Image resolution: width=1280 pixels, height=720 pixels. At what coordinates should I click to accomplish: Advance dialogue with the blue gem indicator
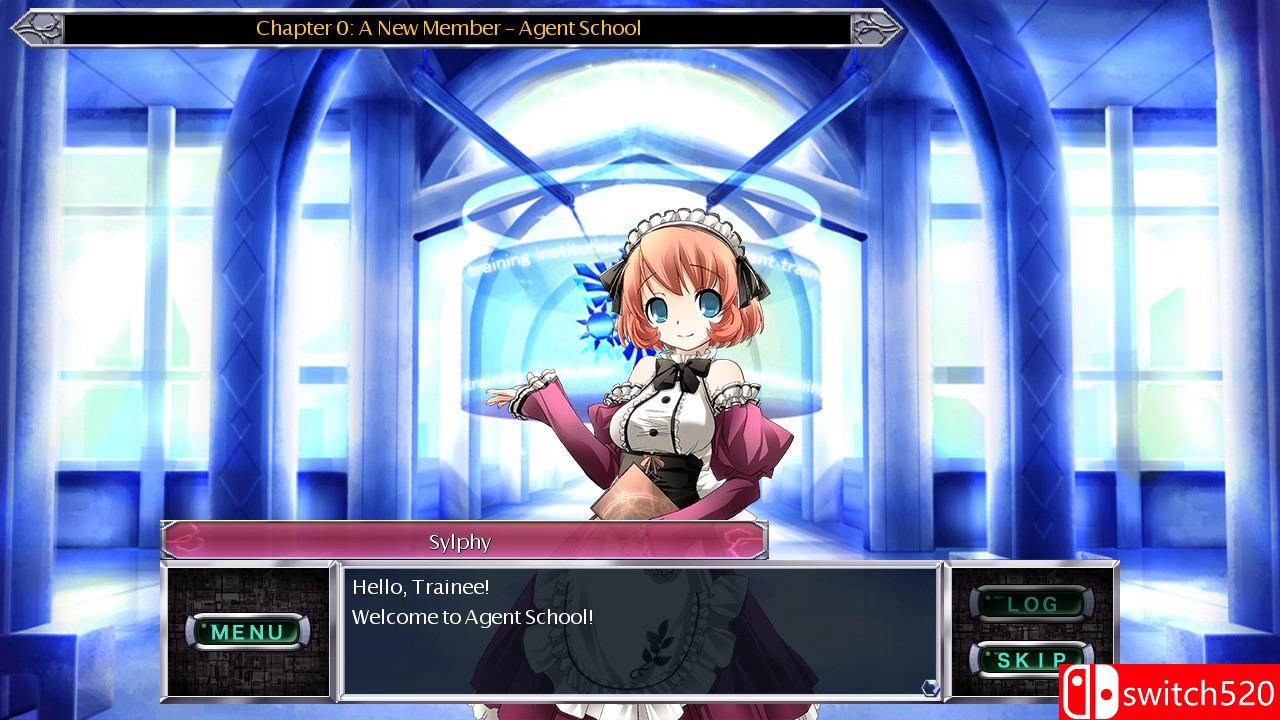(930, 687)
